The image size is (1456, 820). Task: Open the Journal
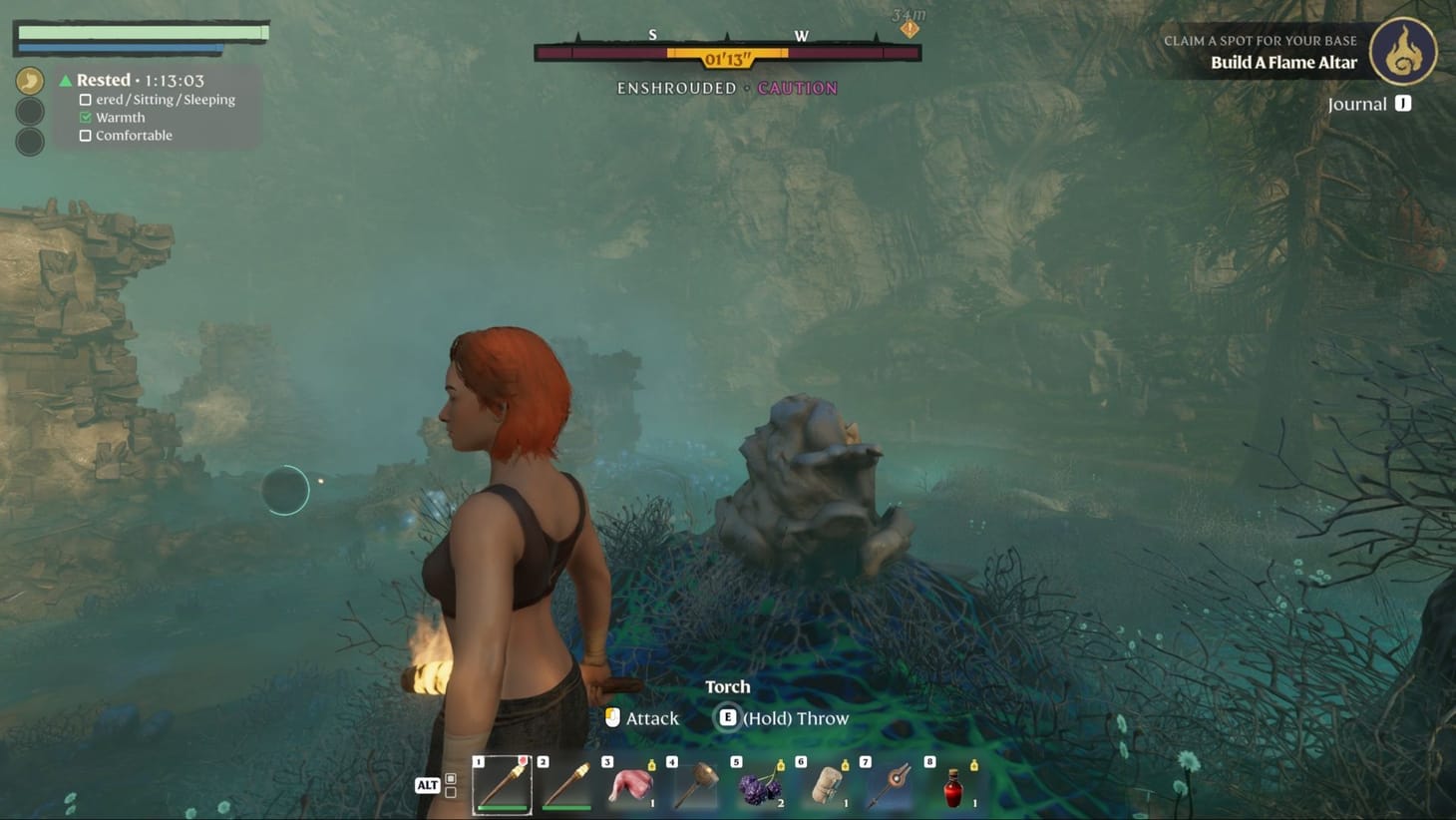coord(1370,103)
